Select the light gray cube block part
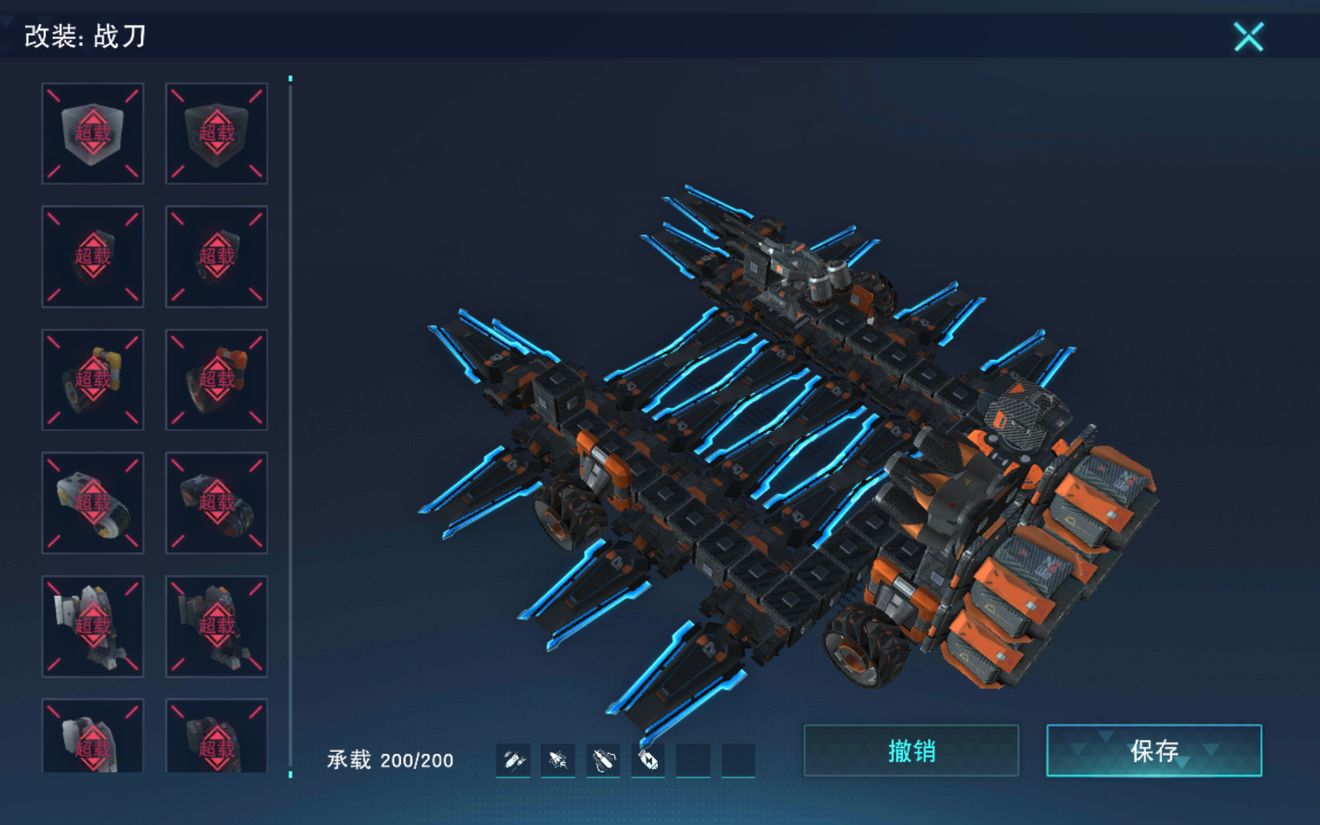This screenshot has width=1320, height=825. coord(93,133)
